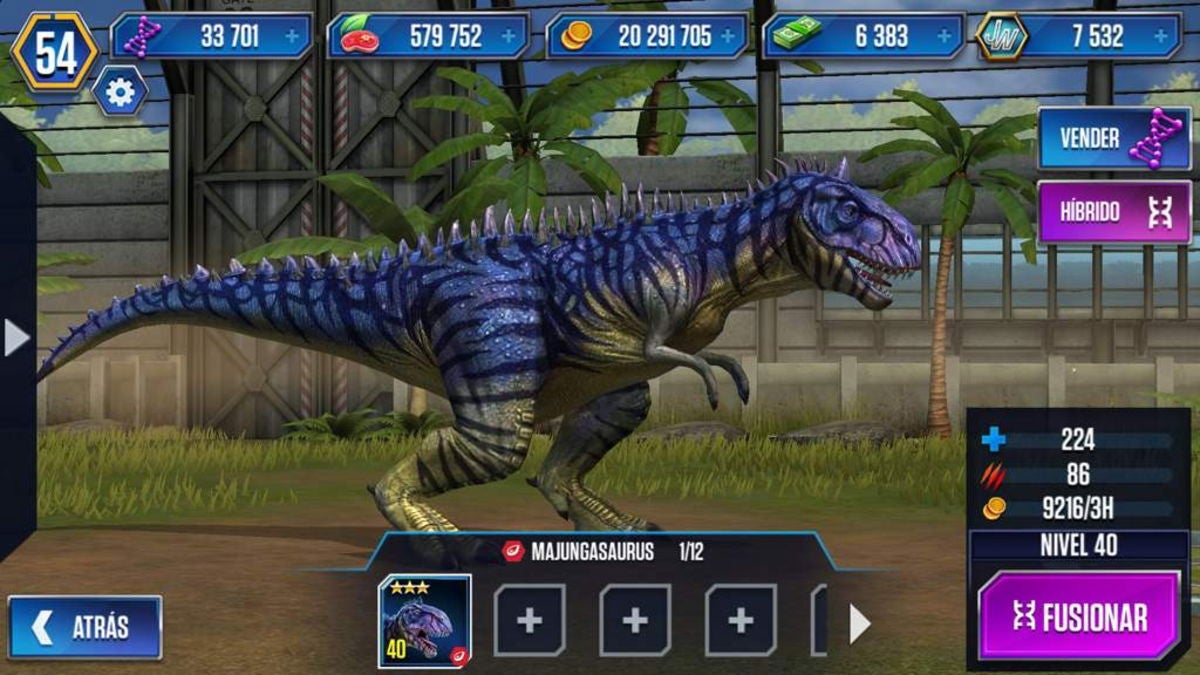Screen dimensions: 1200x675
Task: Buy more gold coins with plus
Action: point(727,37)
